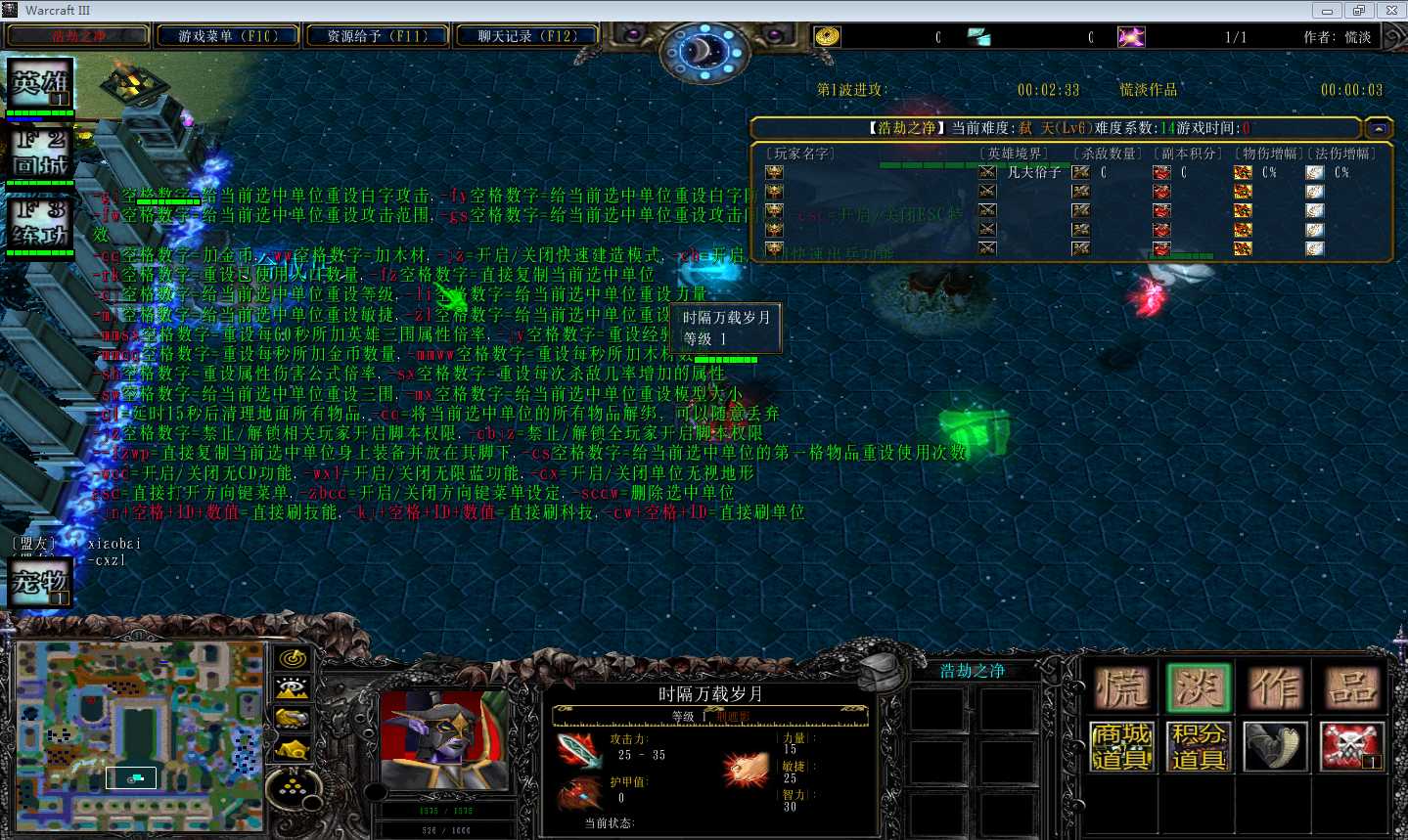Click the green-highlighted 淡 command button
1408x840 pixels.
[1198, 688]
